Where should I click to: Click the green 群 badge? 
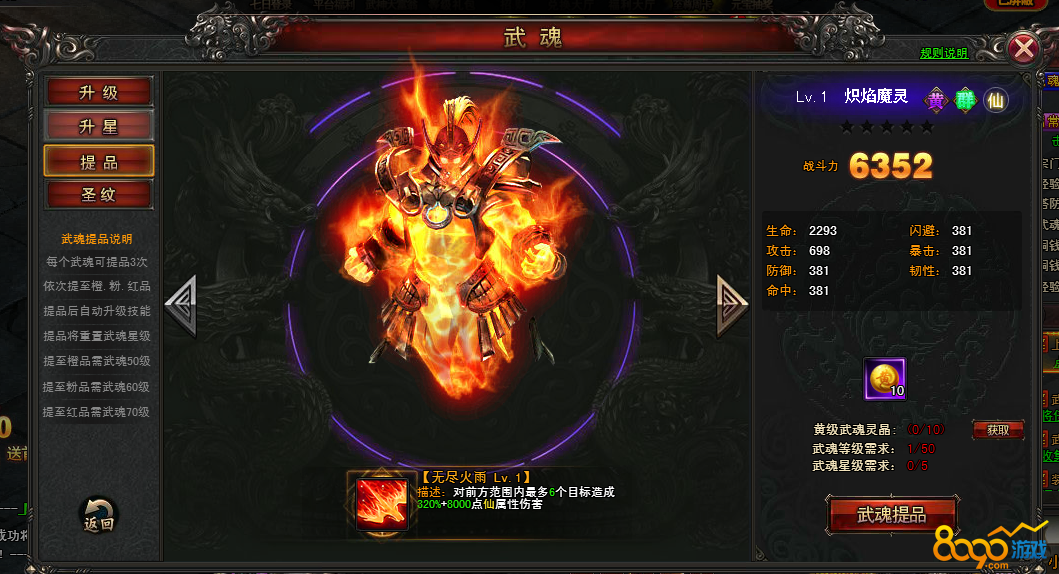(x=966, y=99)
